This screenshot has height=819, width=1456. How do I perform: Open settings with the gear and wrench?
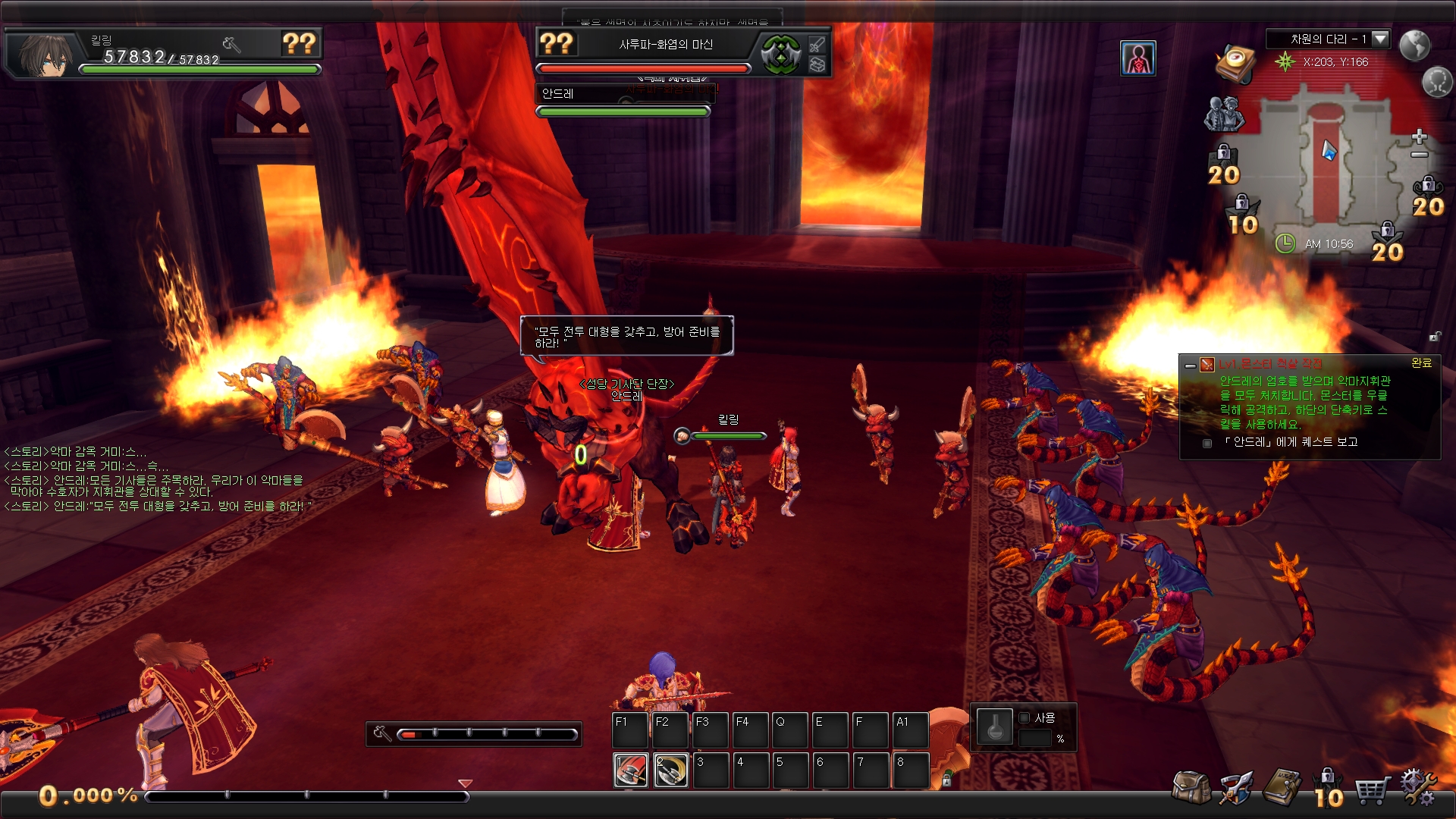tap(1418, 787)
